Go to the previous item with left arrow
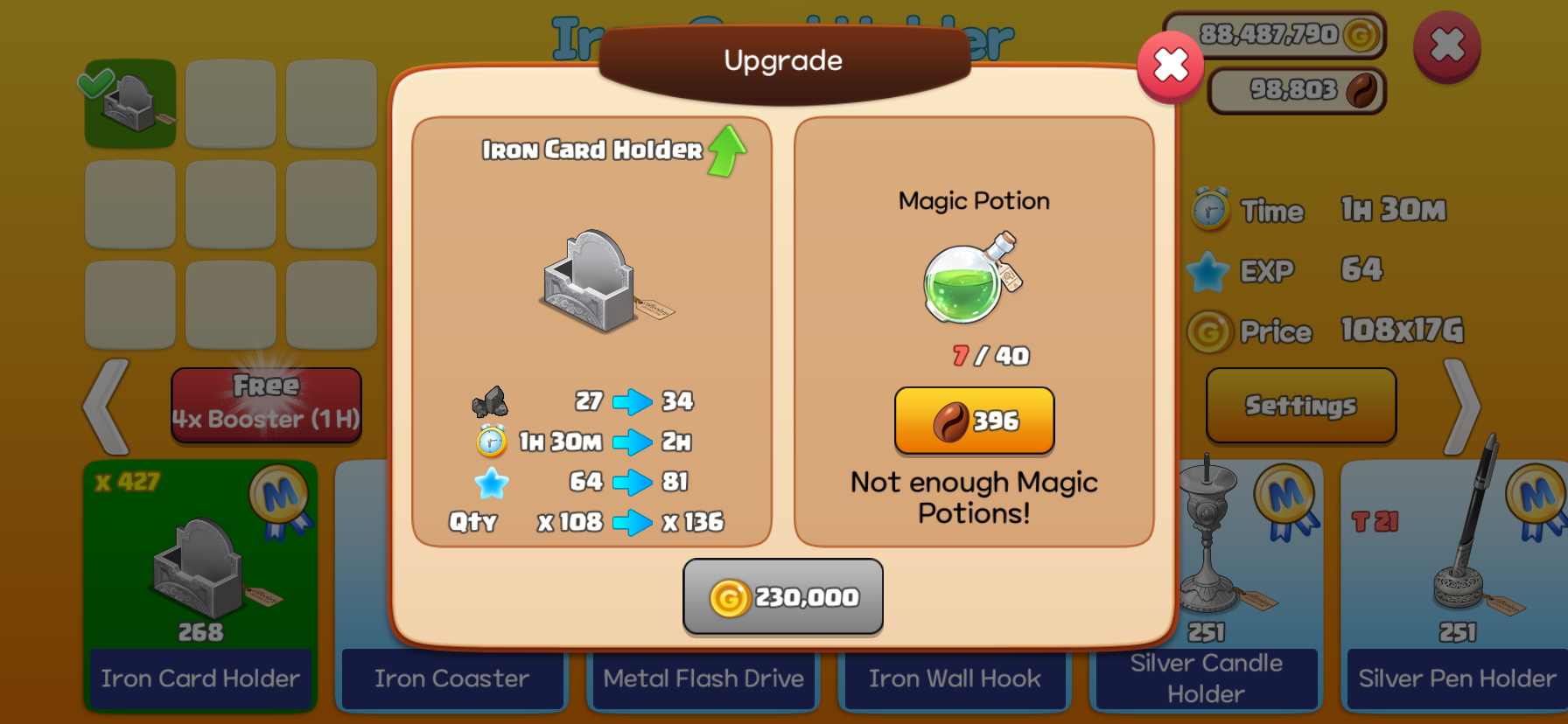Viewport: 1568px width, 724px height. [x=107, y=406]
